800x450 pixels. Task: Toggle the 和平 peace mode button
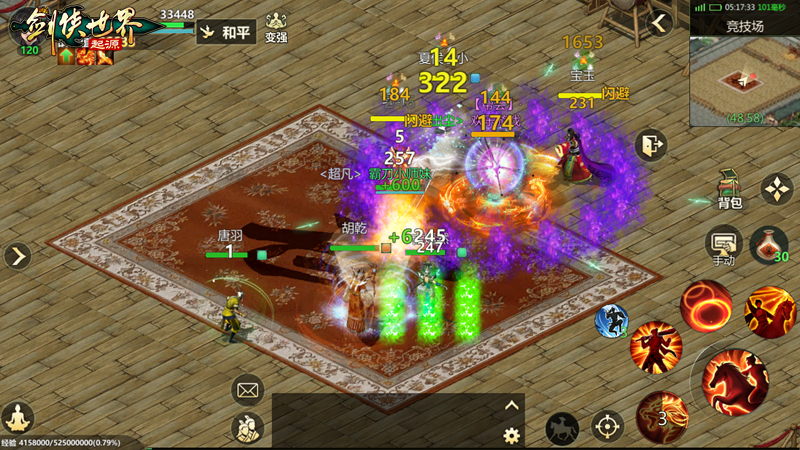pyautogui.click(x=227, y=32)
